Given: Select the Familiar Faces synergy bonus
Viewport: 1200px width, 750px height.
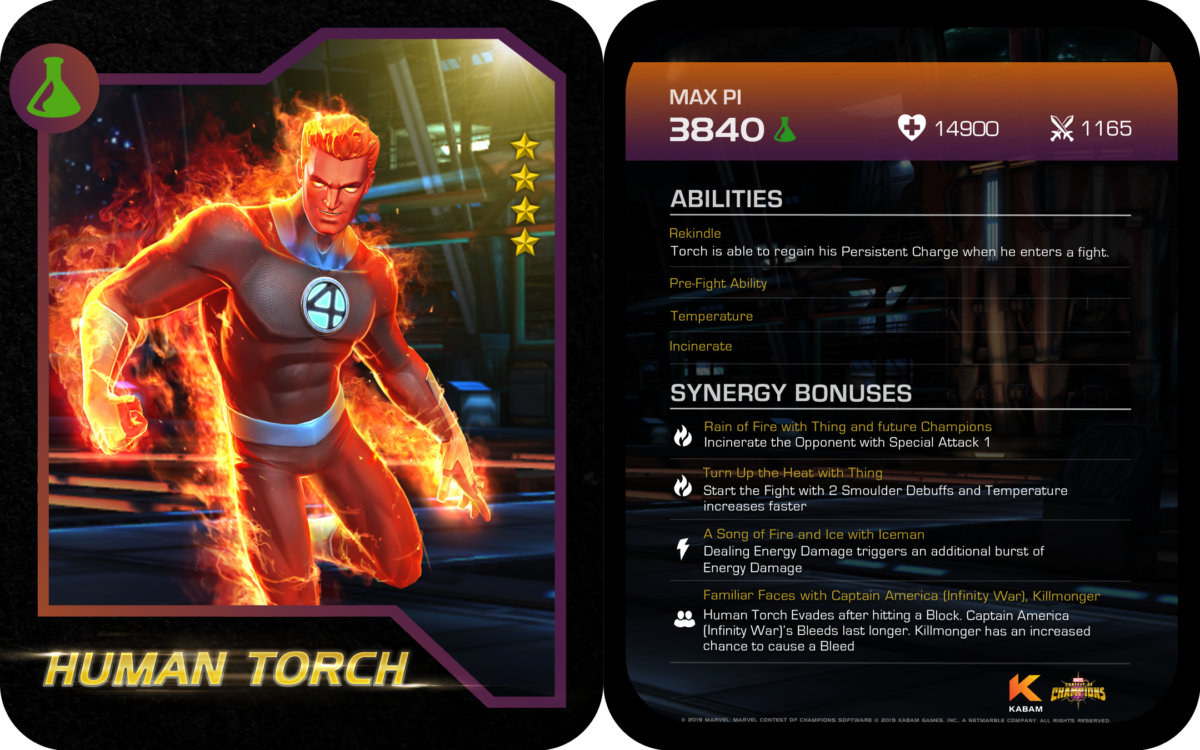Looking at the screenshot, I should tap(900, 596).
